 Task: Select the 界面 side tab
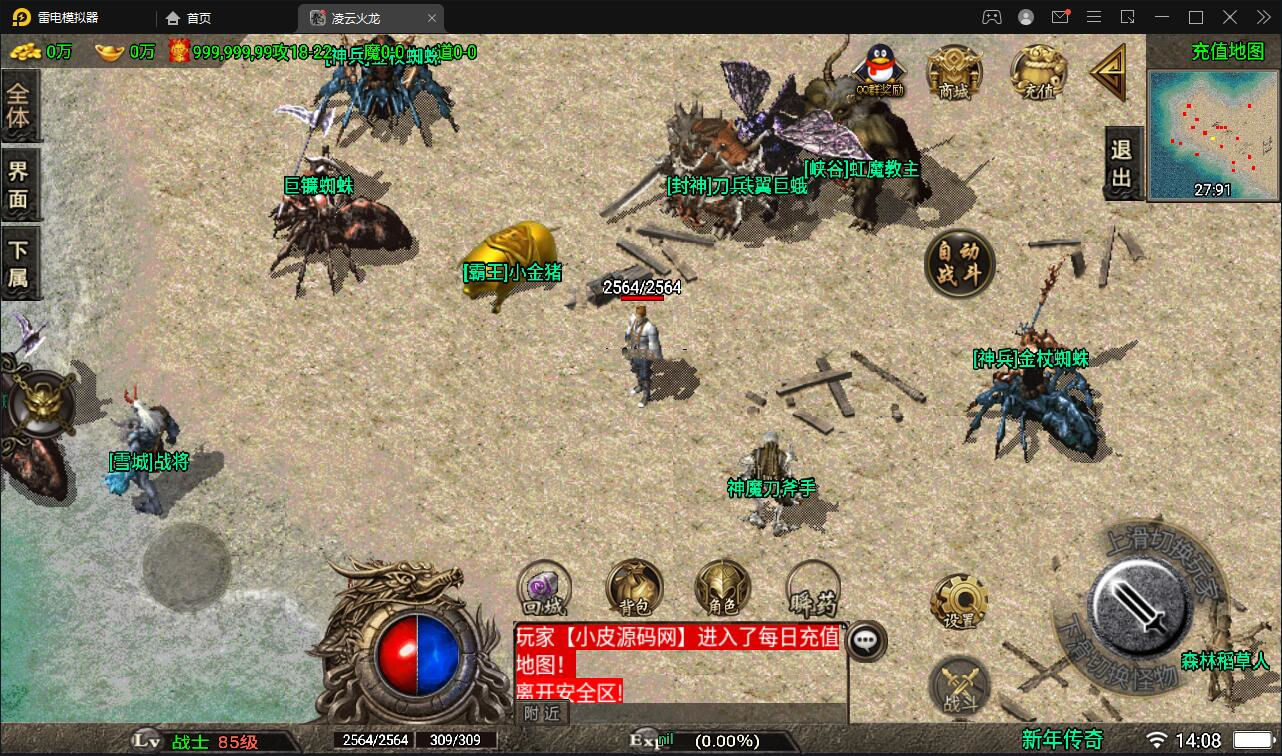point(19,183)
